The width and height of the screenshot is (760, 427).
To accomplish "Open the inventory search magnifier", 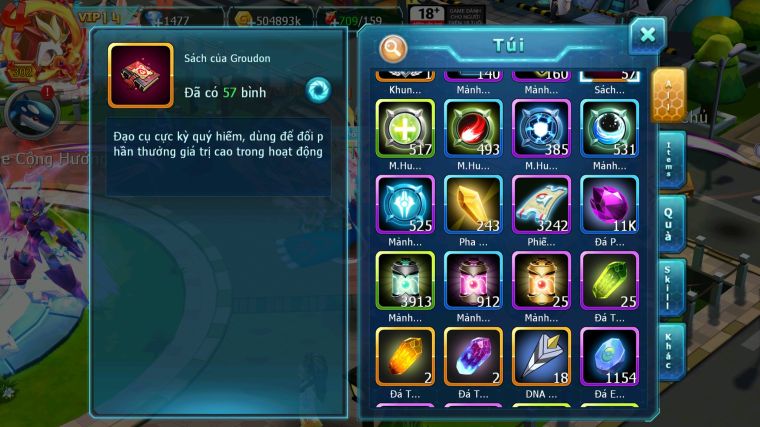I will (393, 46).
